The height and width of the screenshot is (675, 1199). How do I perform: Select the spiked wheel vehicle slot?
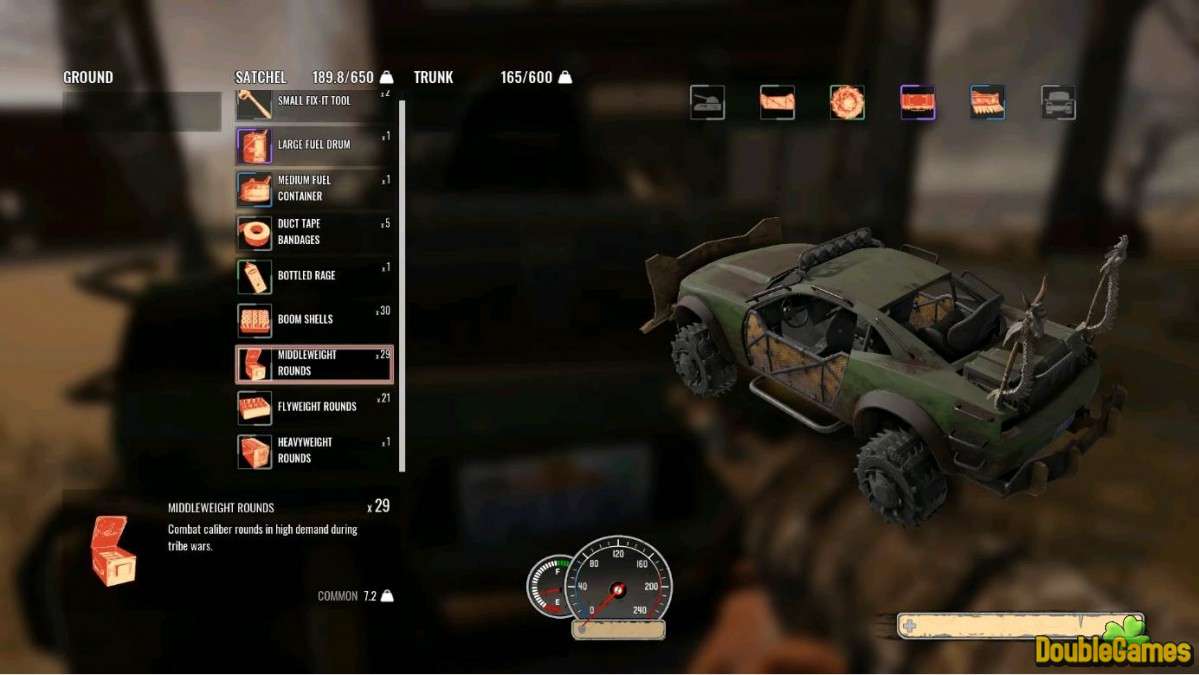(847, 102)
